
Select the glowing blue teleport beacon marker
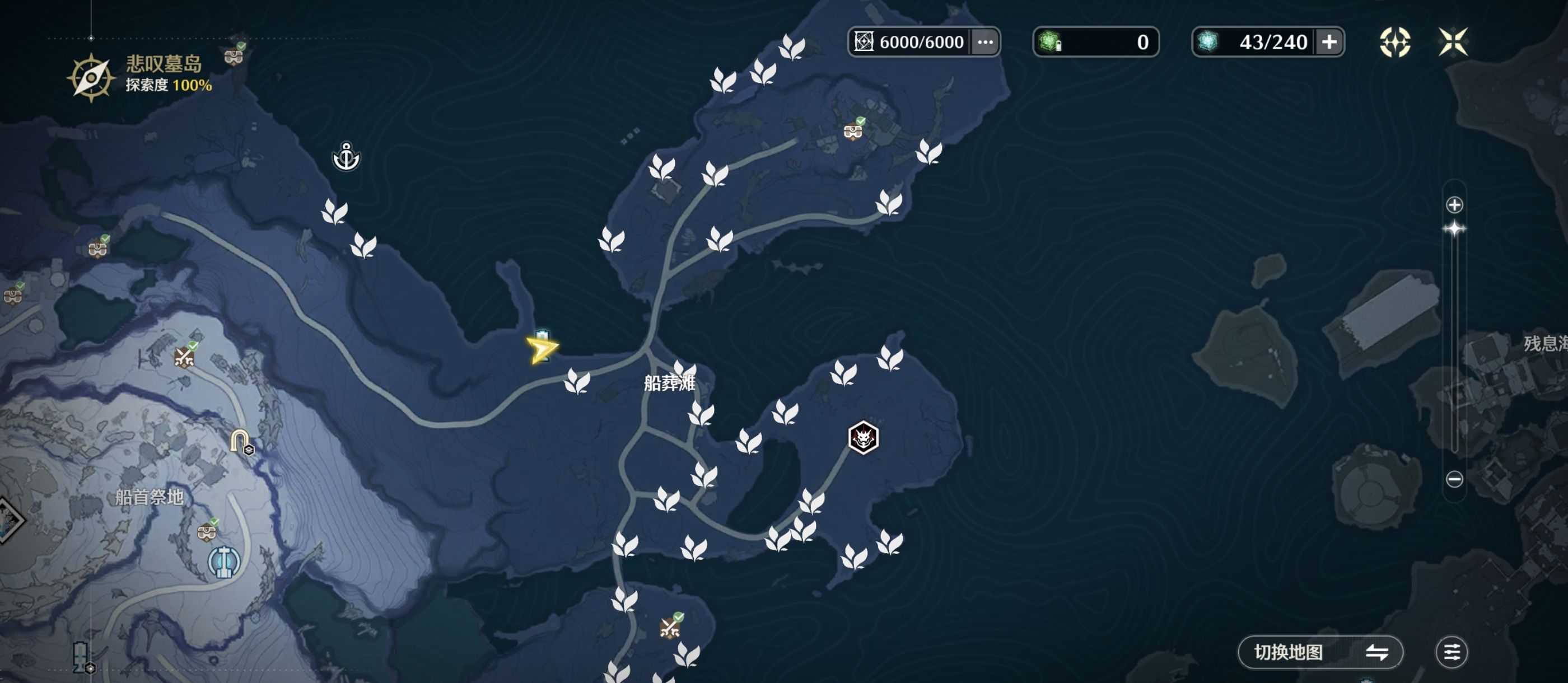tap(224, 562)
